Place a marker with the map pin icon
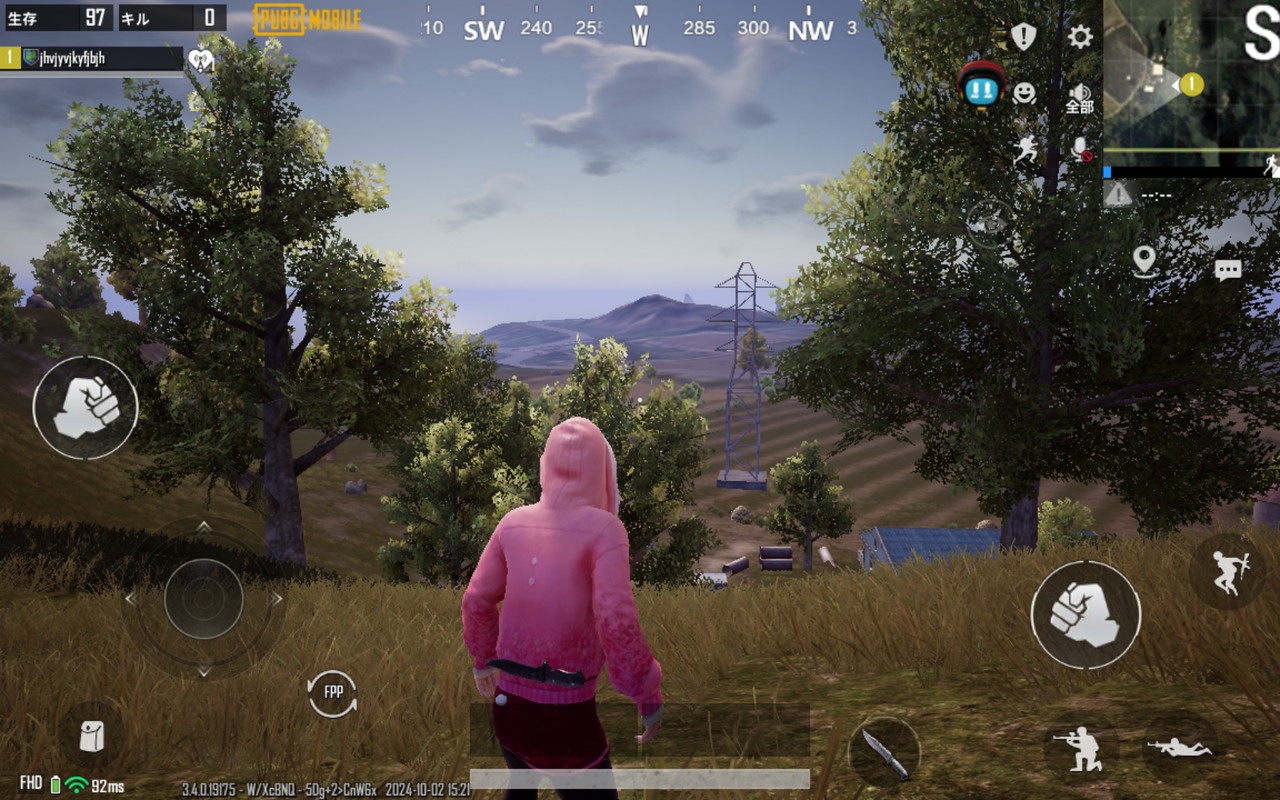 (1145, 261)
